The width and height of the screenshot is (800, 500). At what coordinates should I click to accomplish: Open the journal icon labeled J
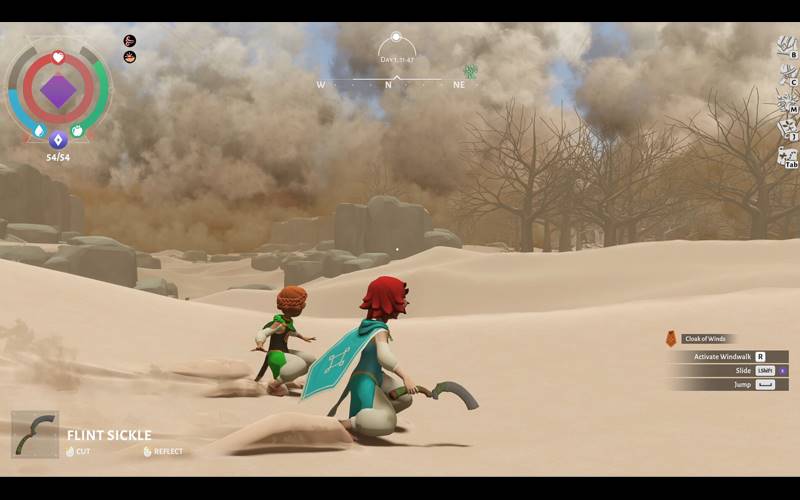tap(787, 128)
